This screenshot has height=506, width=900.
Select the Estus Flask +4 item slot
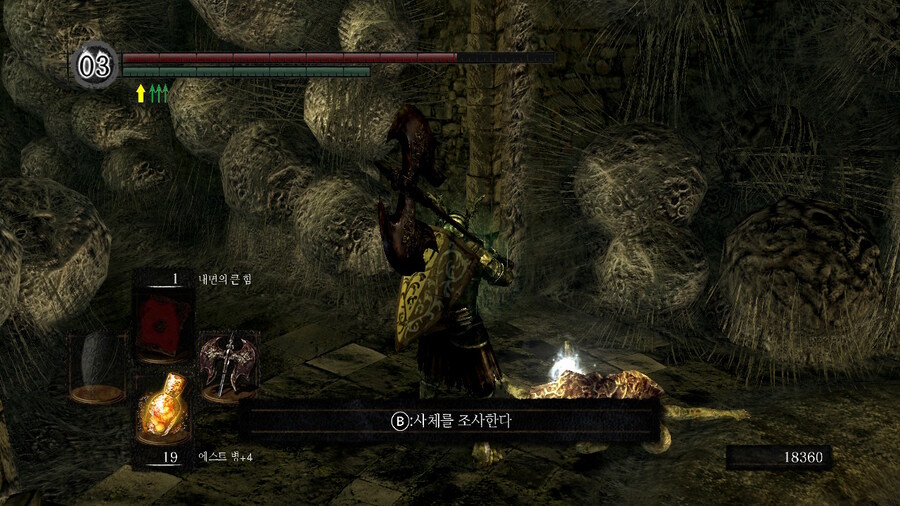click(x=163, y=405)
